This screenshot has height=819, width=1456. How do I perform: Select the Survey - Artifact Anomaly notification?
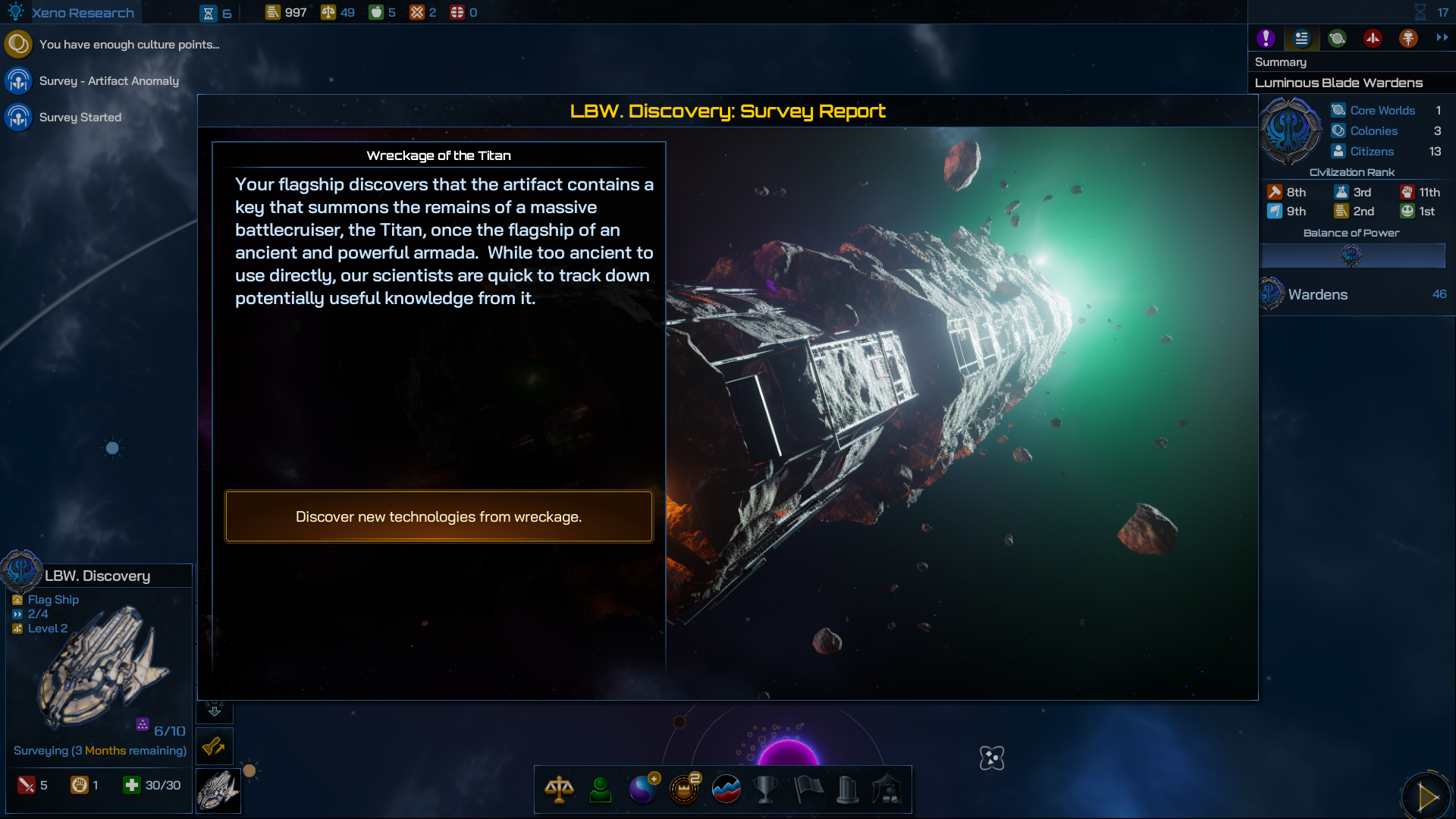click(108, 81)
